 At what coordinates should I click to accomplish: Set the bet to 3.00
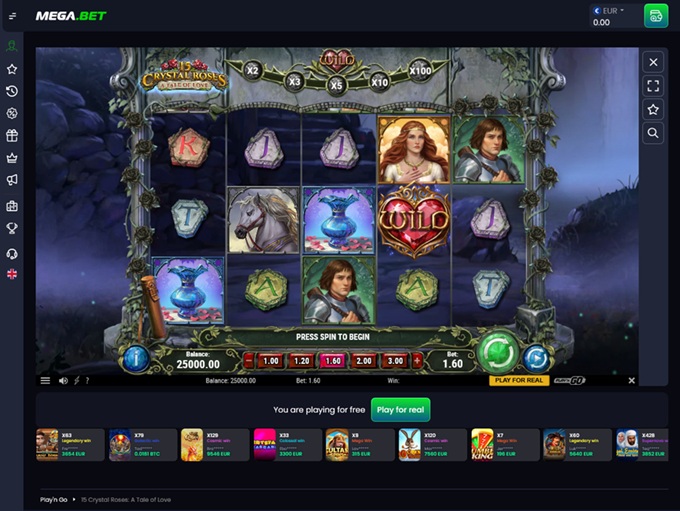point(396,361)
